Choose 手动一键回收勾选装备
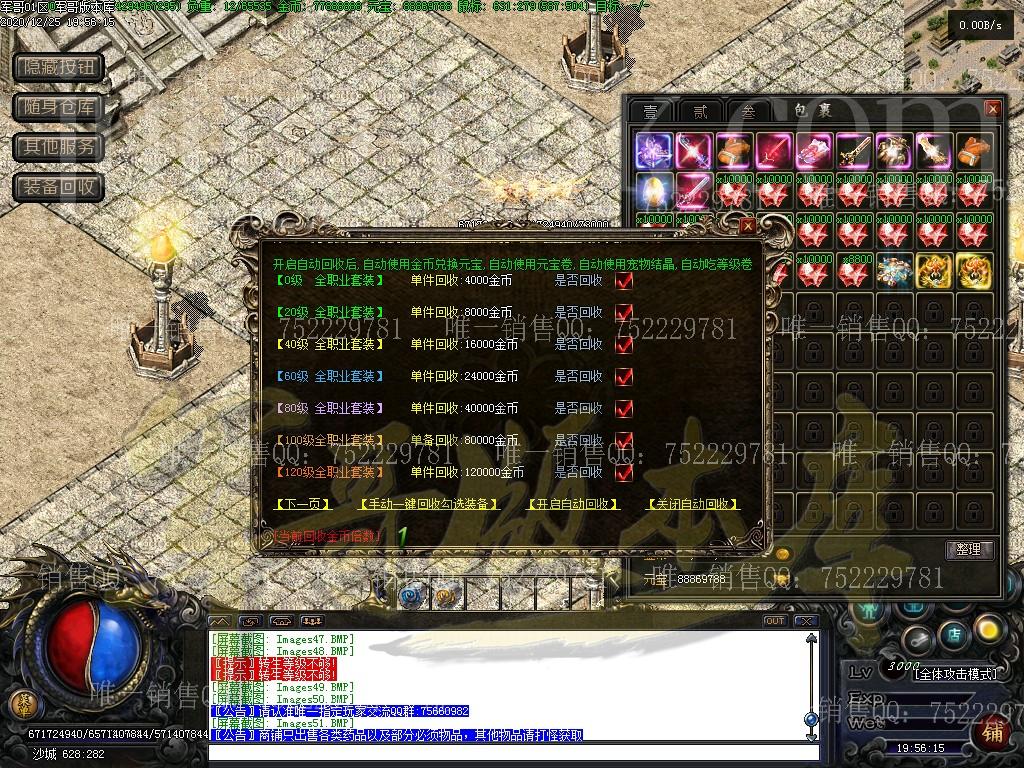 (x=428, y=504)
